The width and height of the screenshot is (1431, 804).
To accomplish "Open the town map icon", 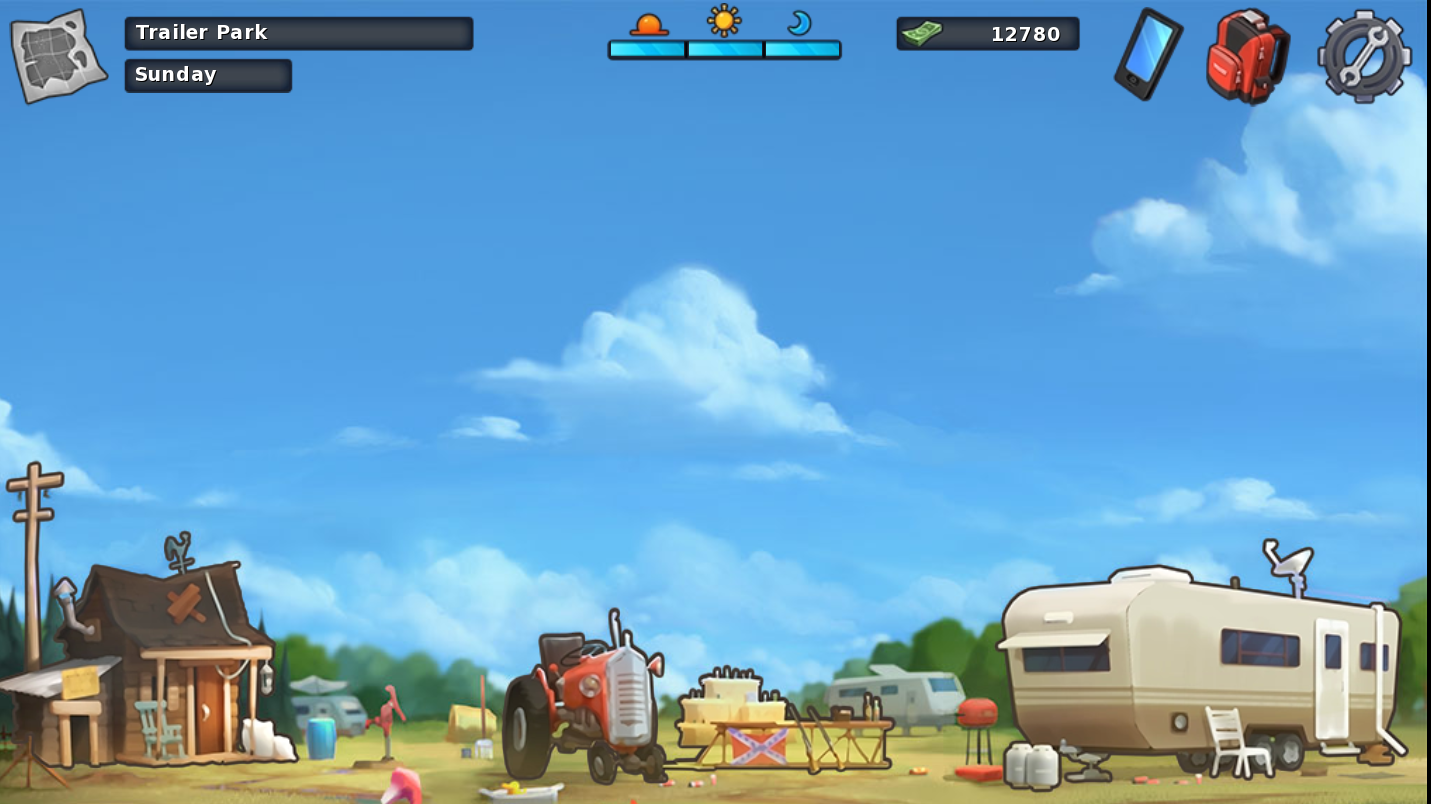I will [58, 56].
